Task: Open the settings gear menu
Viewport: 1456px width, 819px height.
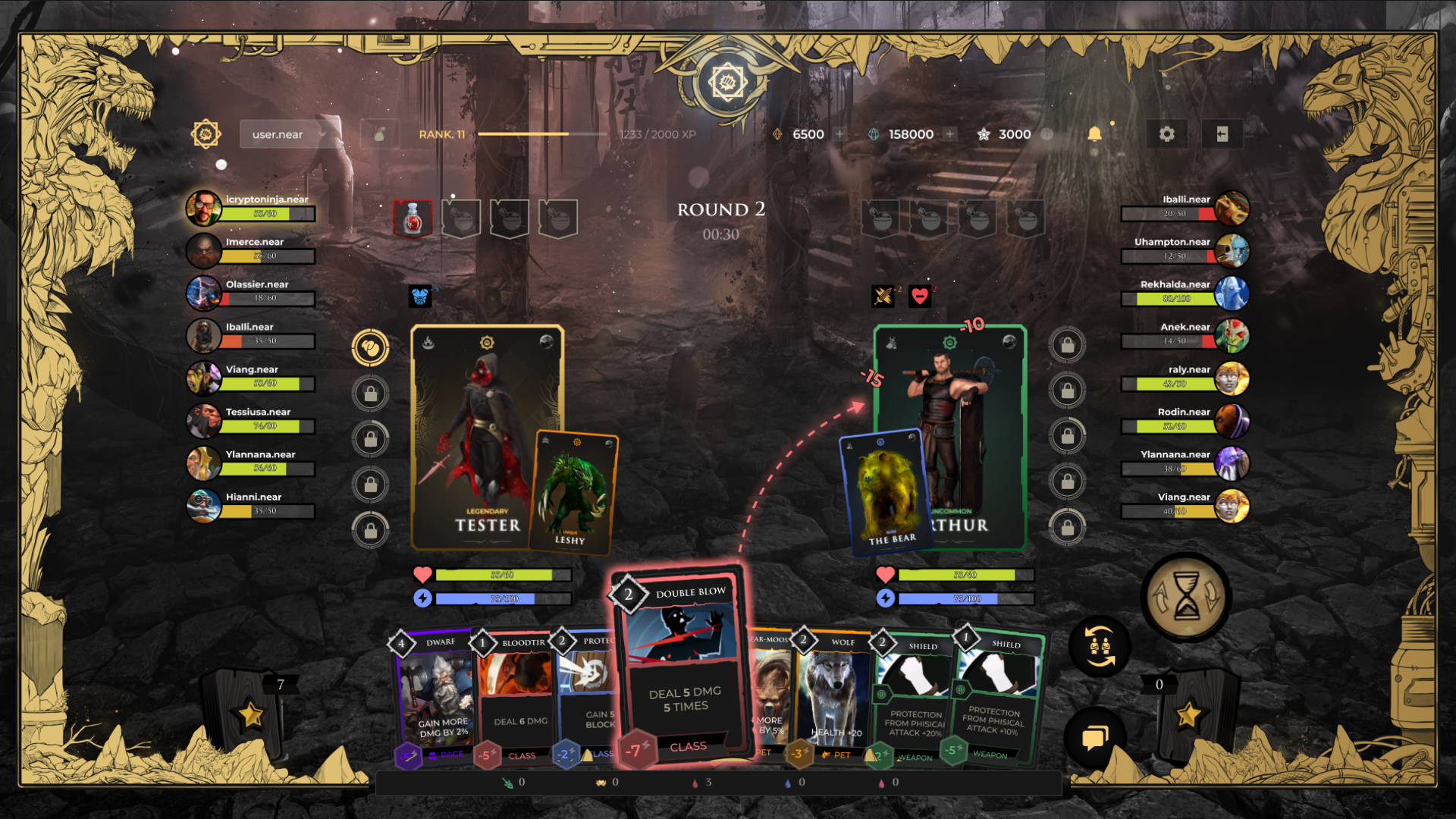Action: [x=1166, y=134]
